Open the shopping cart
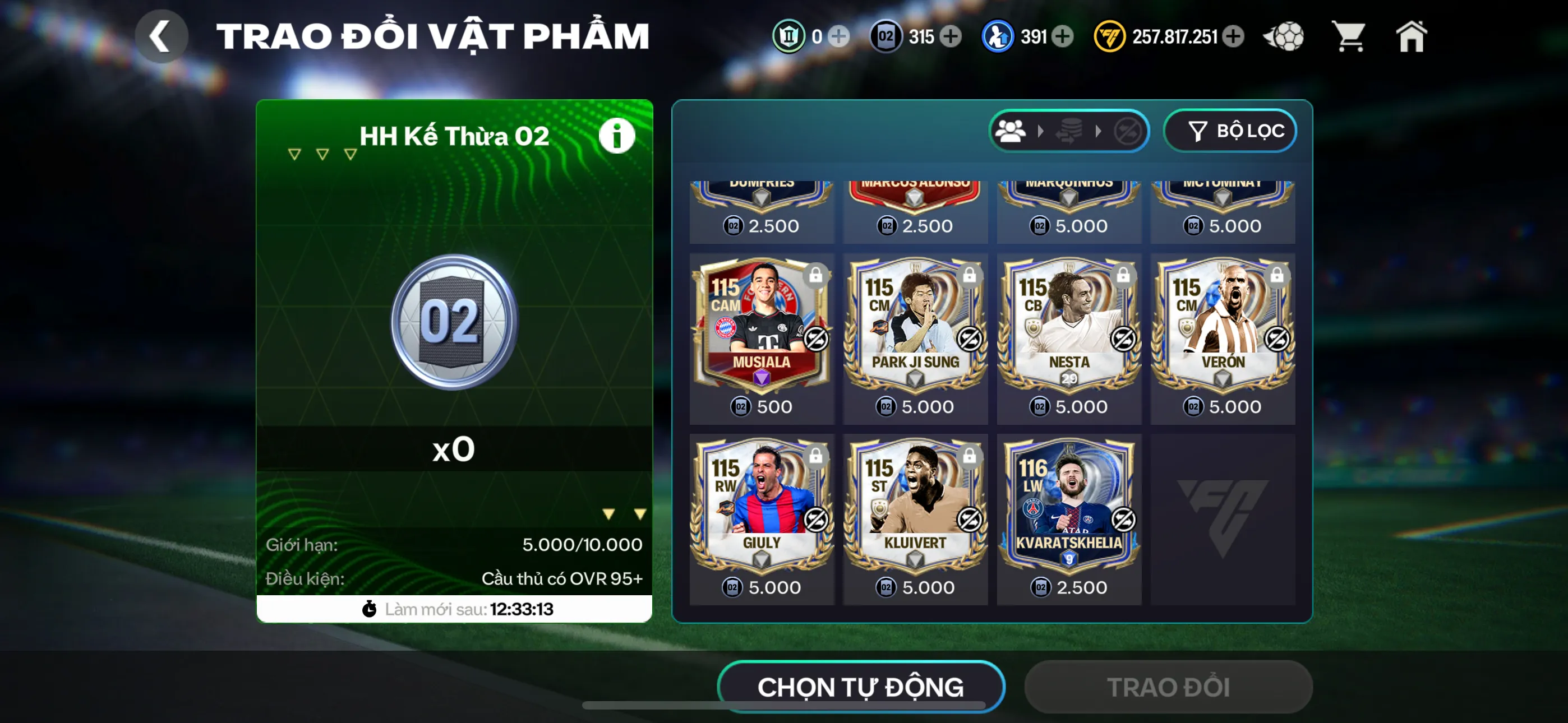 coord(1349,36)
